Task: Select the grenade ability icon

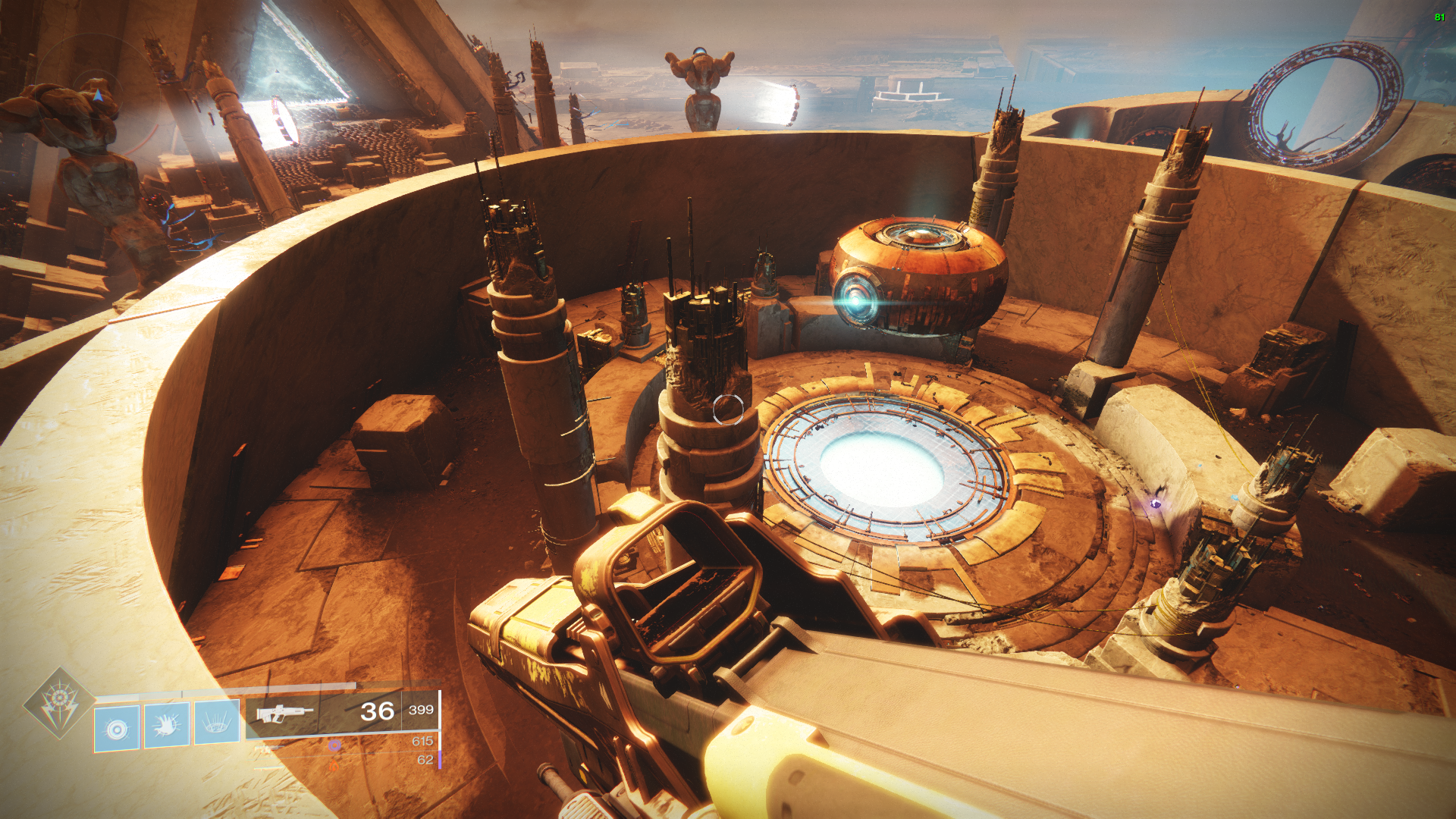Action: (117, 729)
